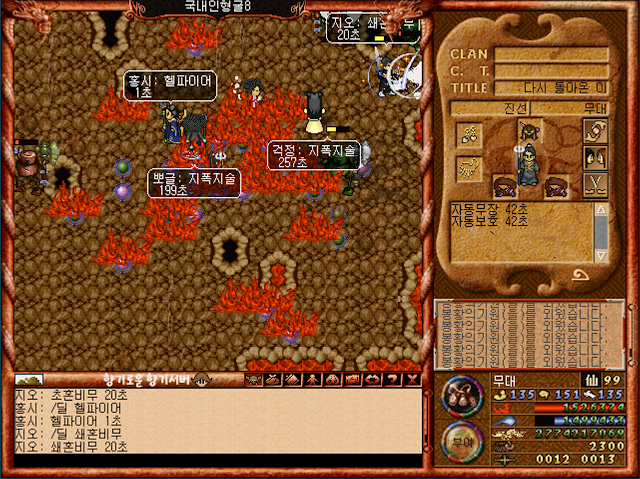Select the helmet equipment slot
This screenshot has height=479, width=640.
(x=531, y=130)
